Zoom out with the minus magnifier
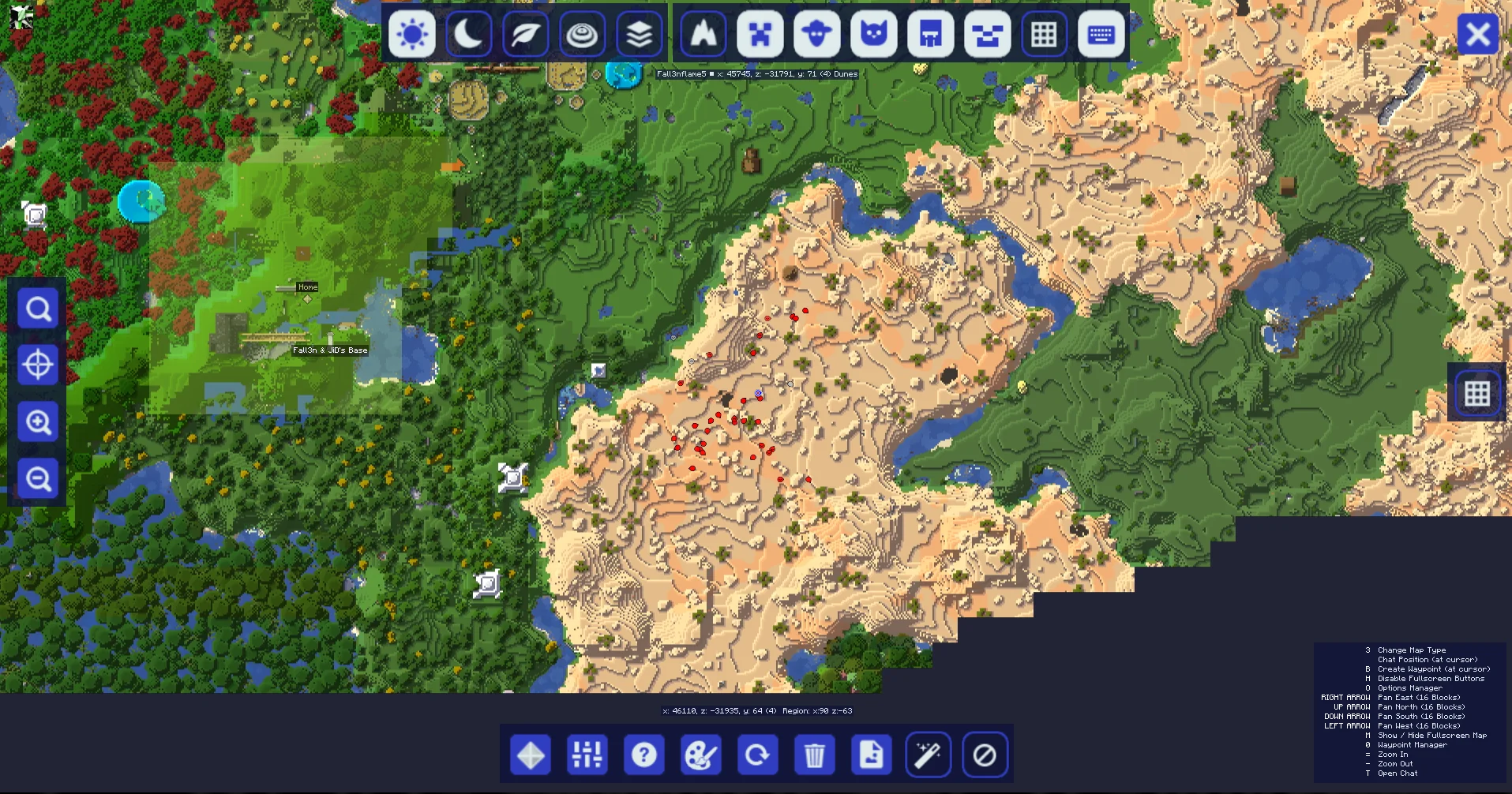The image size is (1512, 794). click(x=39, y=479)
